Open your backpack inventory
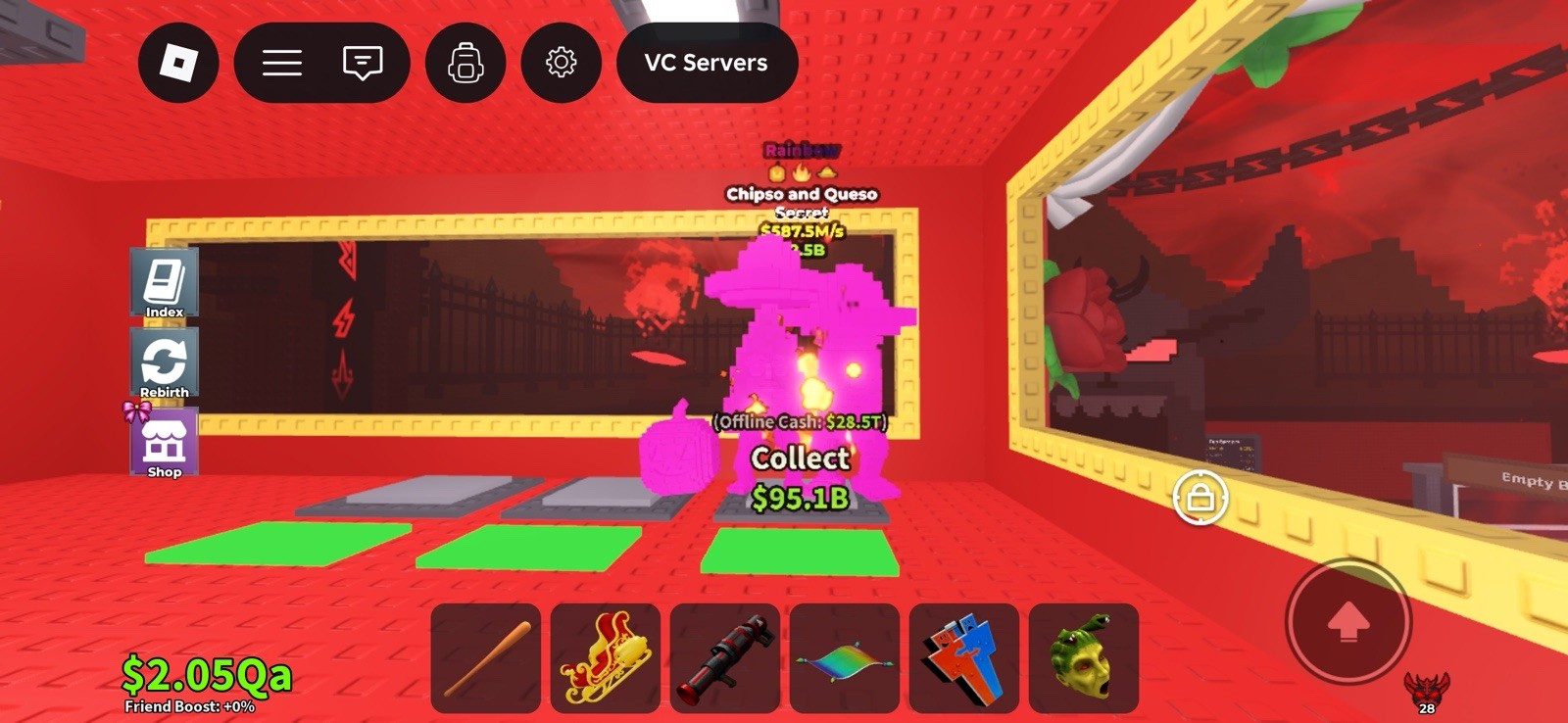Viewport: 1568px width, 723px height. coord(465,62)
